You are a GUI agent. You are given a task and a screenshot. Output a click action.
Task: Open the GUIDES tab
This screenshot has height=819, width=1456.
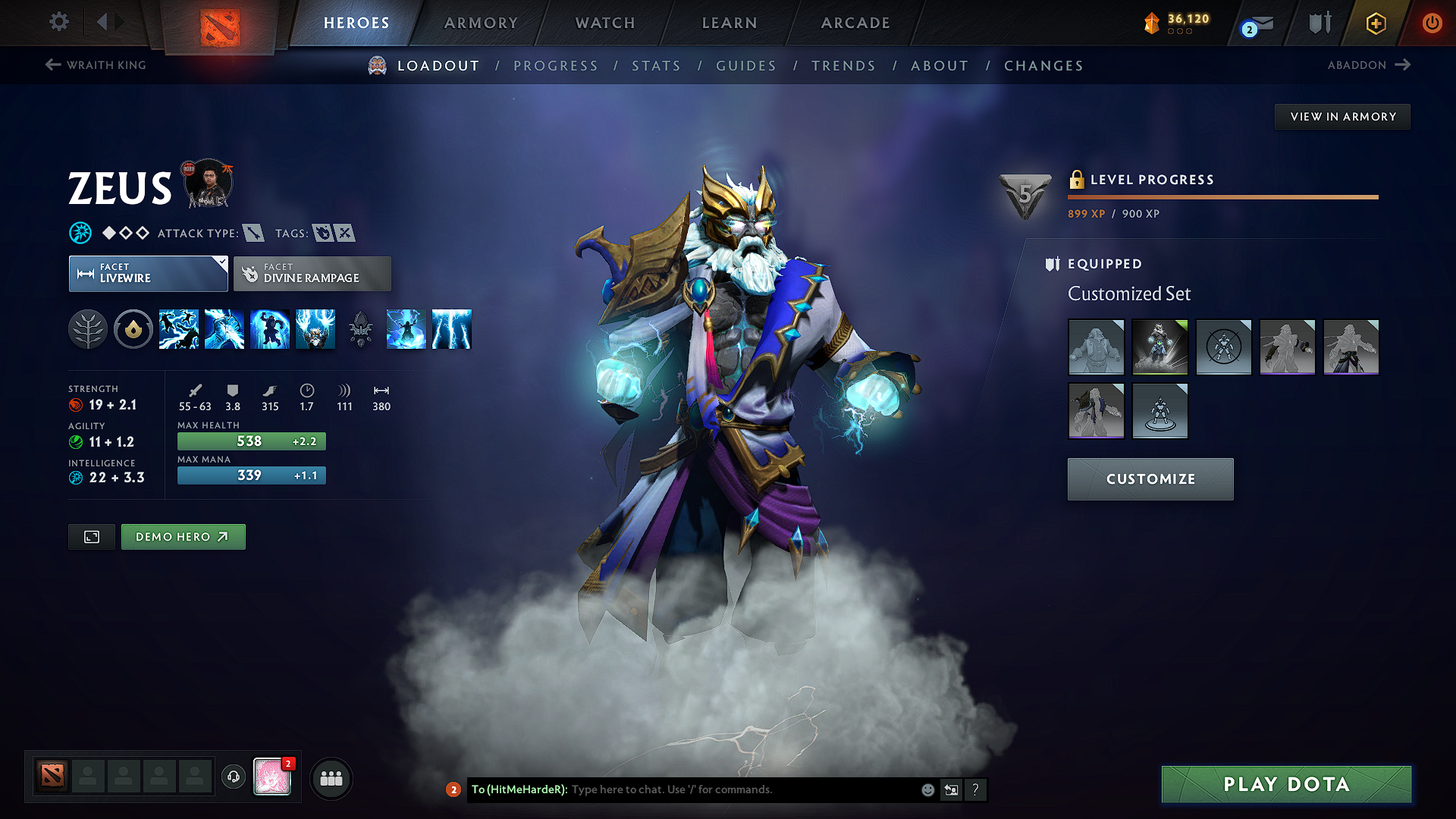(745, 66)
